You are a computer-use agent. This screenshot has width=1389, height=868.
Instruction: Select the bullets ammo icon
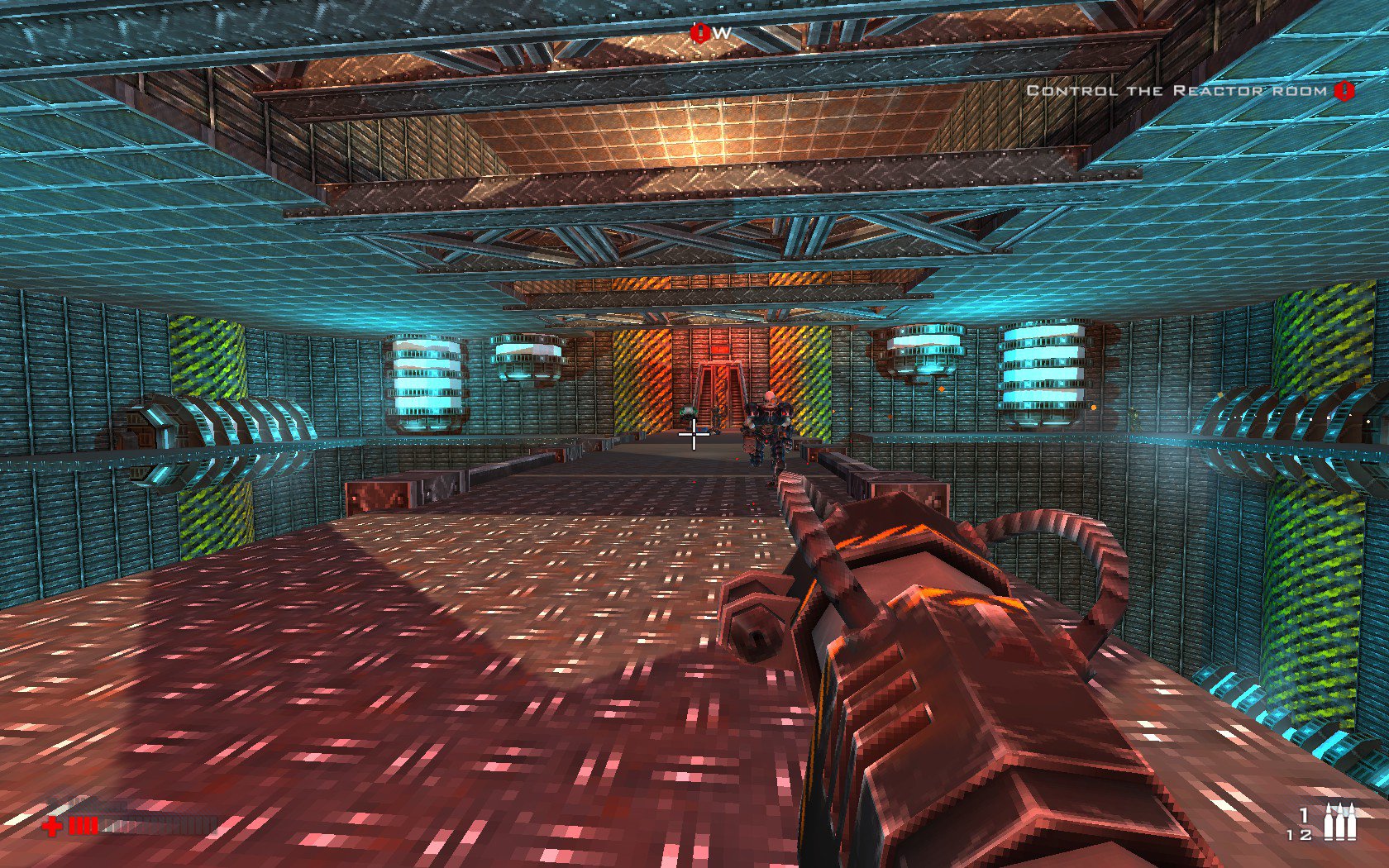[1340, 821]
